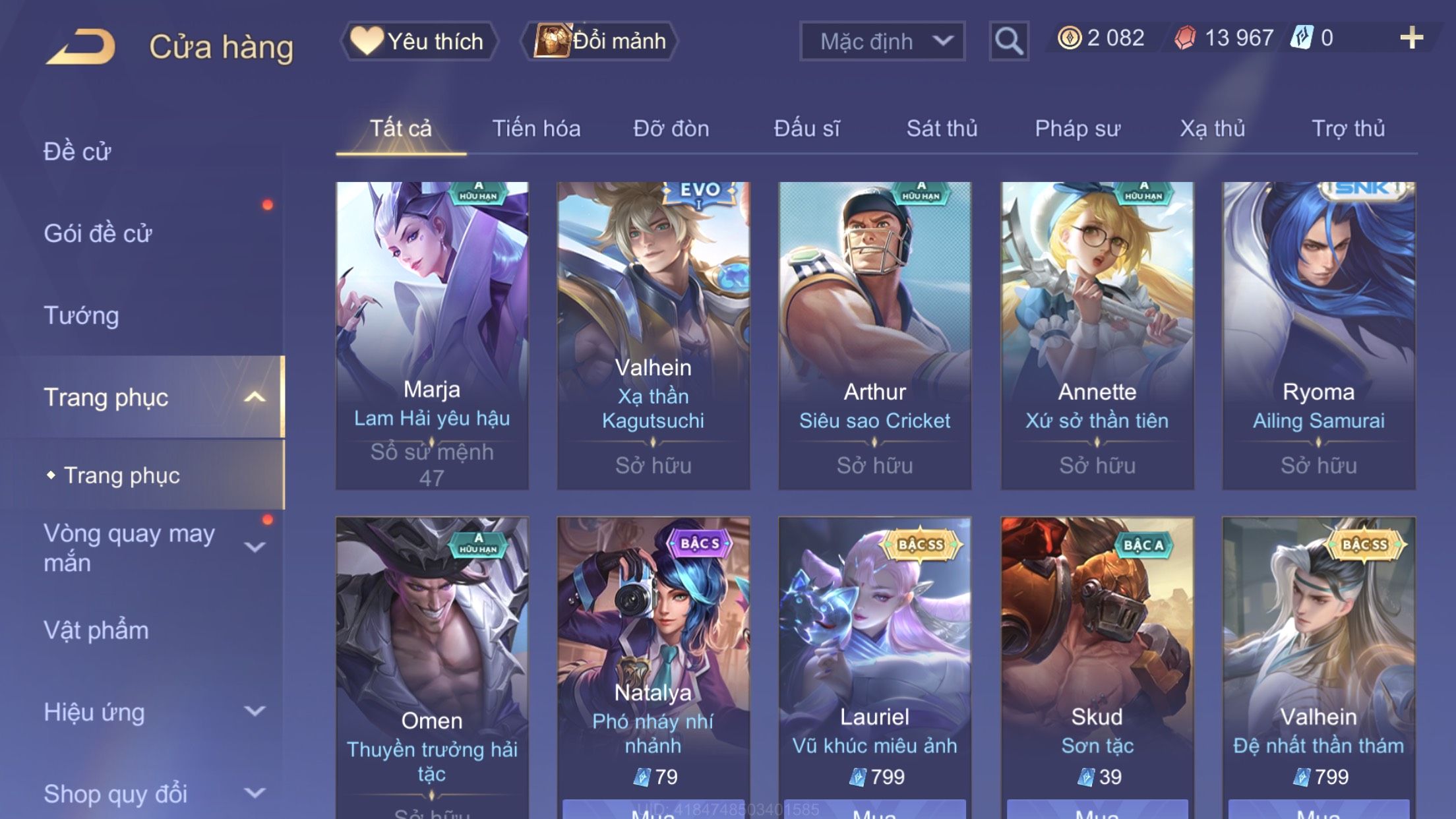Choose the Trợ thủ tab
The image size is (1456, 819).
click(x=1348, y=129)
